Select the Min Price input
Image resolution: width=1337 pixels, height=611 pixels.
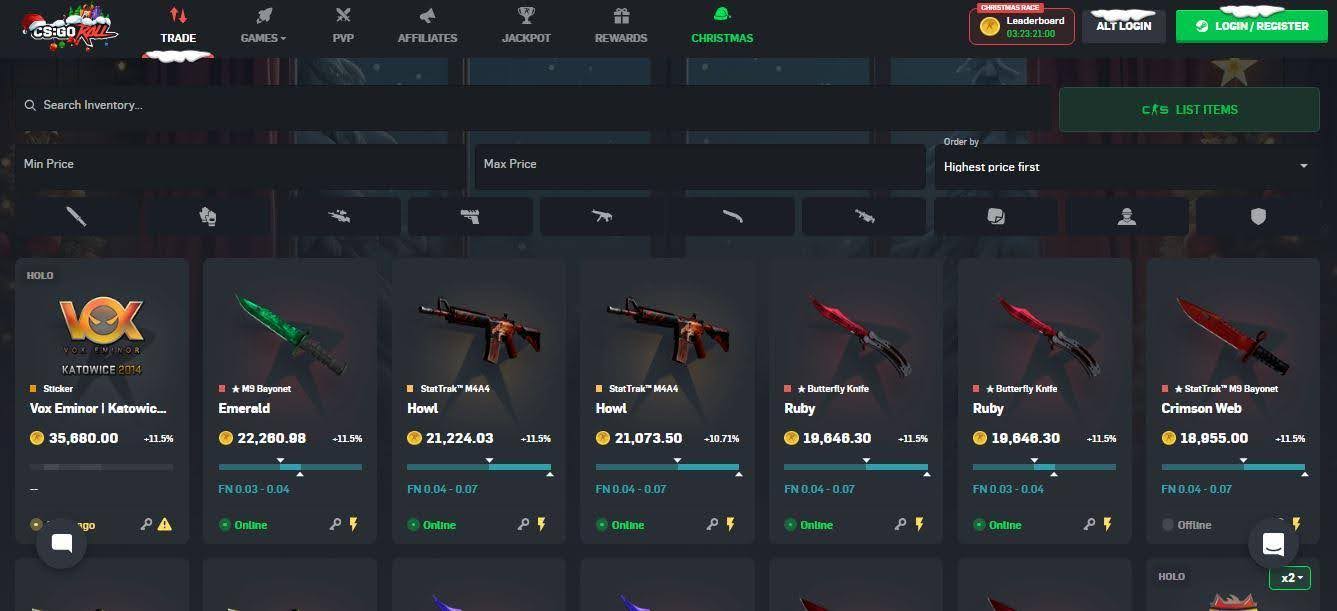pyautogui.click(x=240, y=164)
